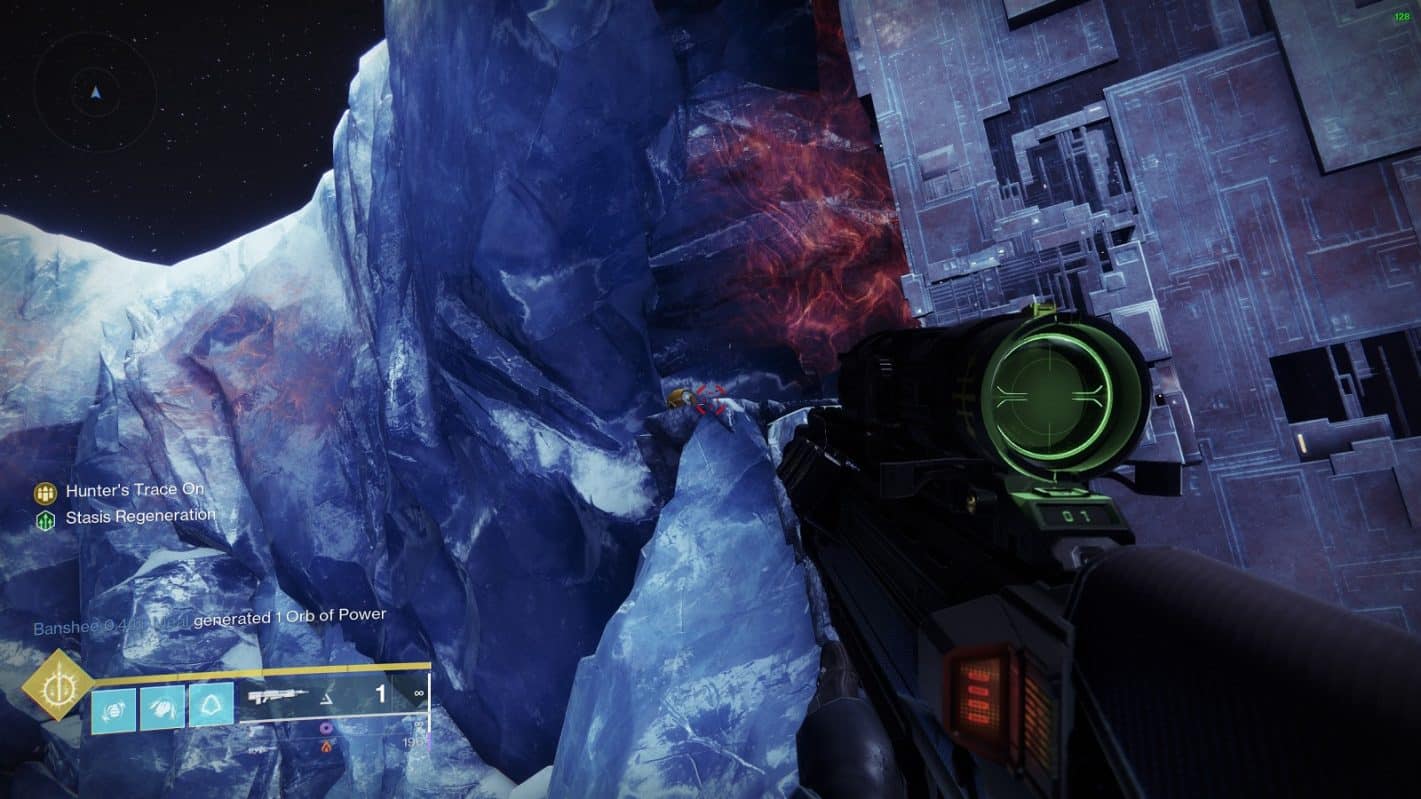Image resolution: width=1421 pixels, height=799 pixels.
Task: Click the circular radar in the corner
Action: click(95, 92)
